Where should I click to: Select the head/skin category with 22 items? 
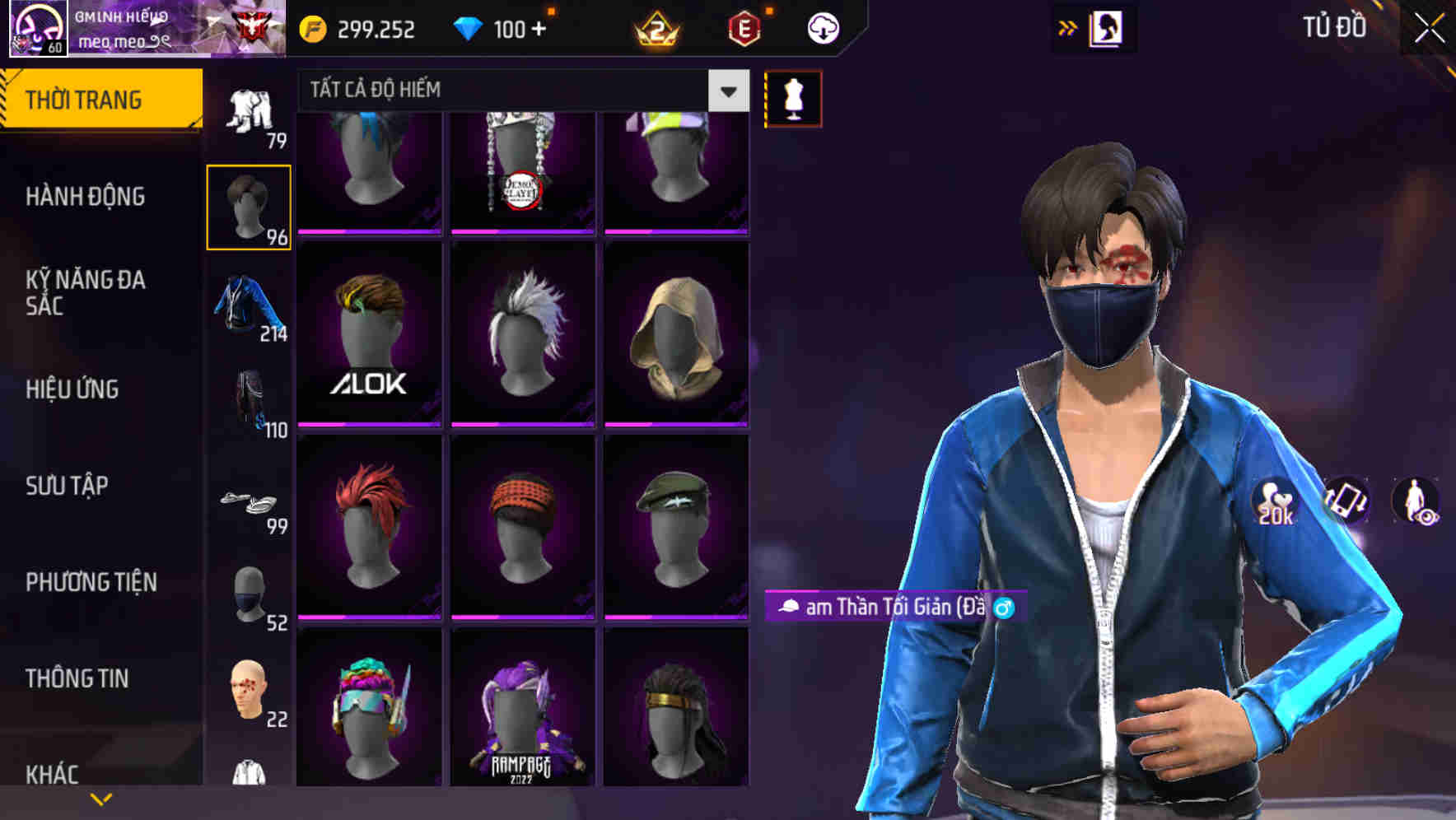point(250,687)
